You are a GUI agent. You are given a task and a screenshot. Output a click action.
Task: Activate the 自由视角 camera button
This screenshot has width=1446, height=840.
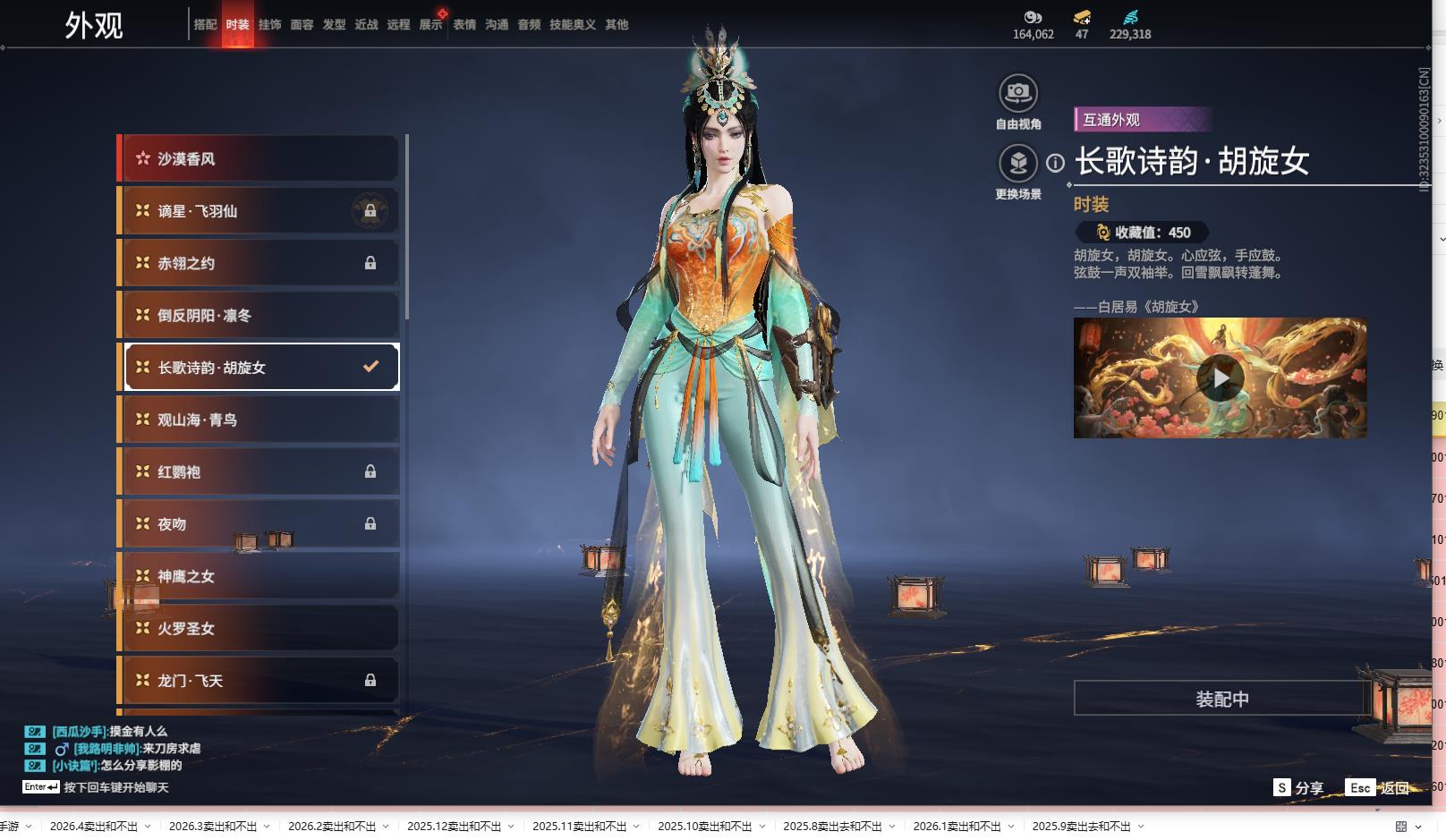click(1017, 93)
